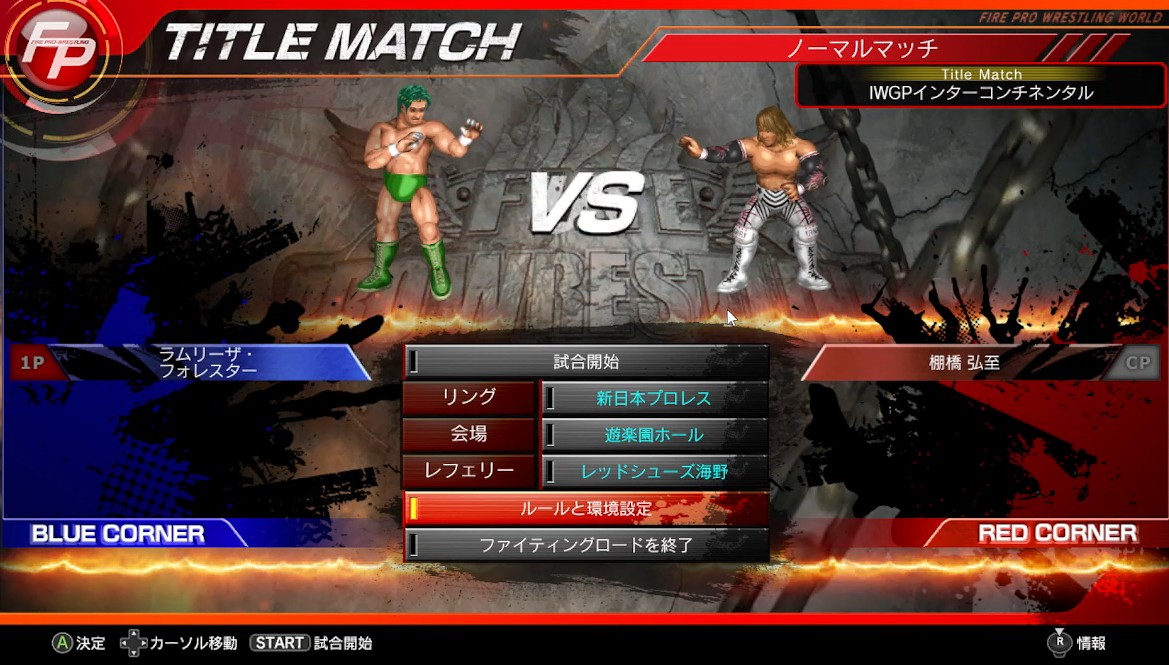Image resolution: width=1169 pixels, height=665 pixels.
Task: Select the レフェリー label button
Action: click(469, 471)
